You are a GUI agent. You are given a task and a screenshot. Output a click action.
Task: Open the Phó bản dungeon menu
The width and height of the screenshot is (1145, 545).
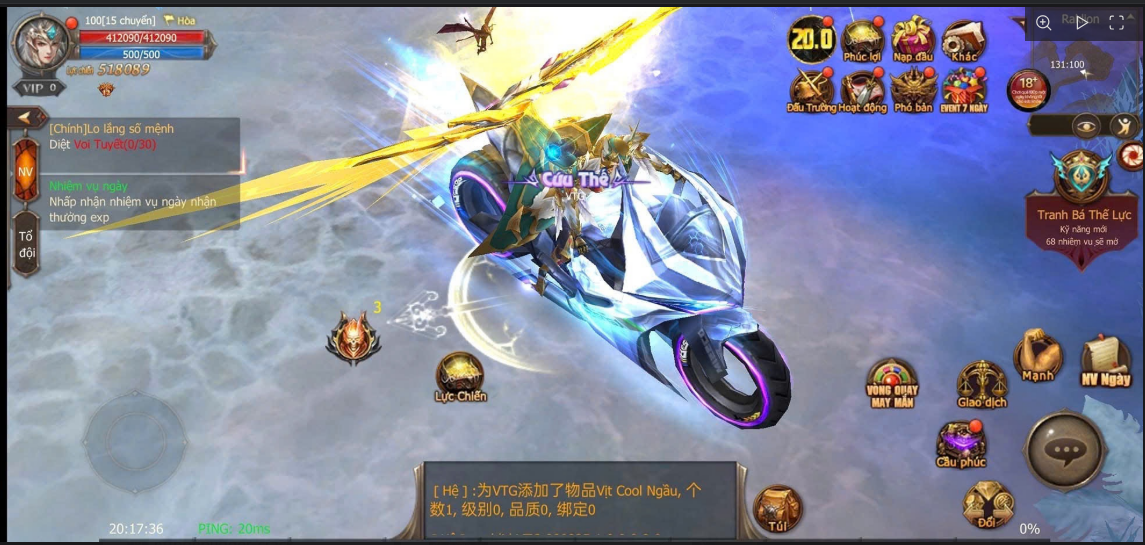[x=913, y=90]
